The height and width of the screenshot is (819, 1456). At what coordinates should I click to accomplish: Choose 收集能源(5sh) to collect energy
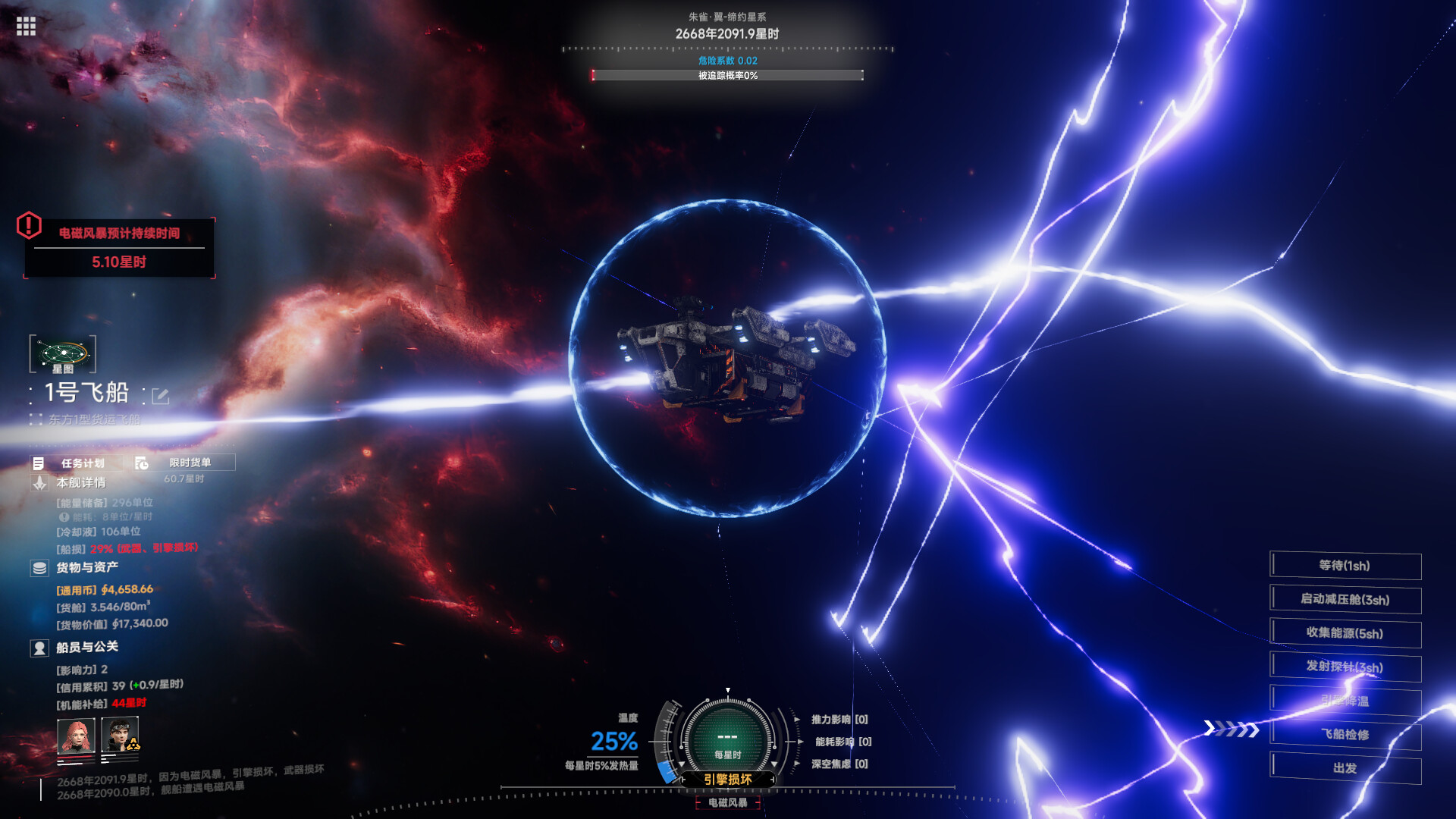coord(1345,633)
